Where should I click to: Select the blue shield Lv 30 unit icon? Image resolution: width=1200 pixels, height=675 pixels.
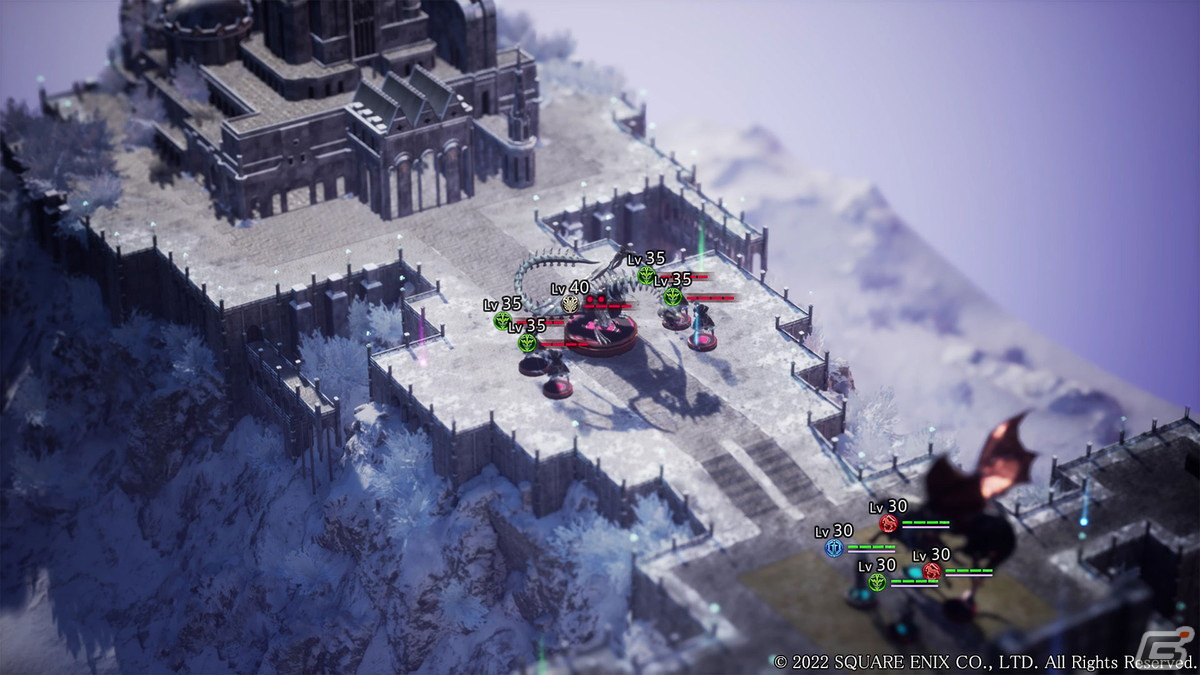pyautogui.click(x=834, y=548)
